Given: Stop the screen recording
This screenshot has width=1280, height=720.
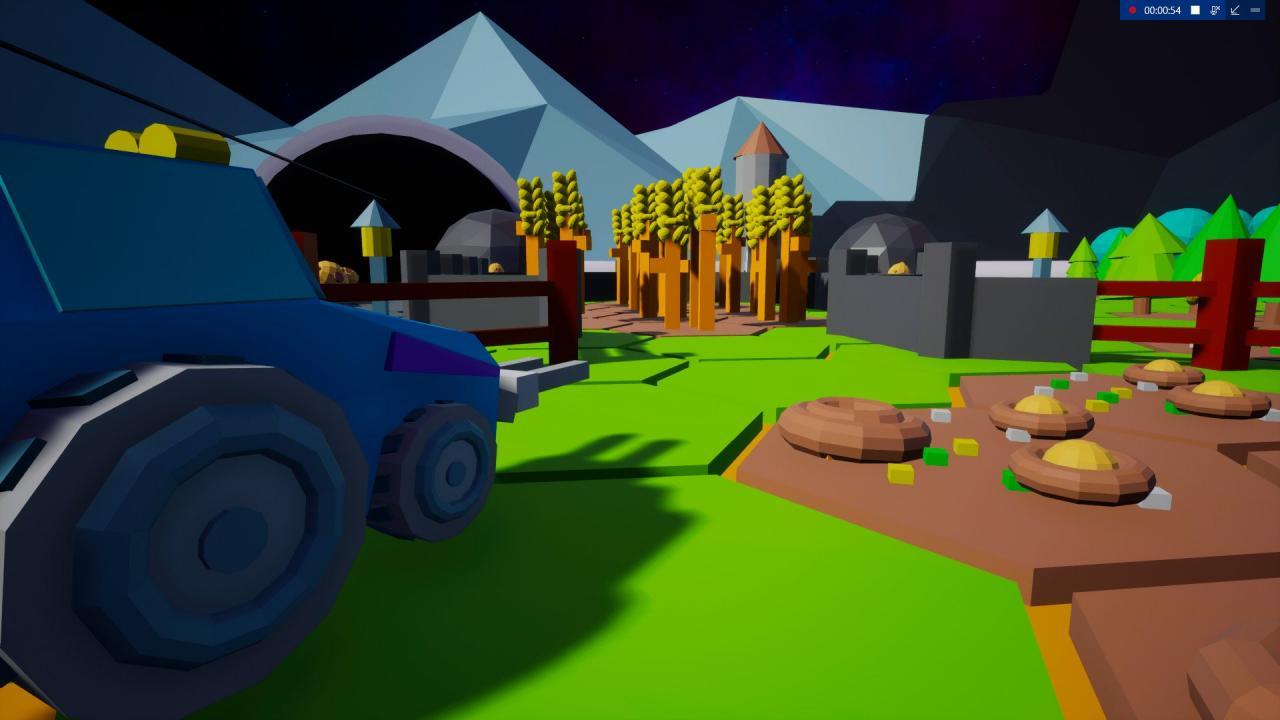Looking at the screenshot, I should pos(1195,10).
